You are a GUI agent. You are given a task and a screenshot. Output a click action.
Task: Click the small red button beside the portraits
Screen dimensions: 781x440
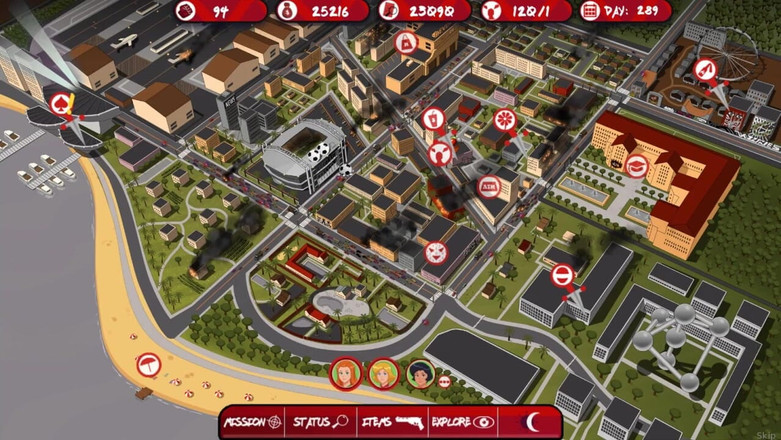click(445, 380)
